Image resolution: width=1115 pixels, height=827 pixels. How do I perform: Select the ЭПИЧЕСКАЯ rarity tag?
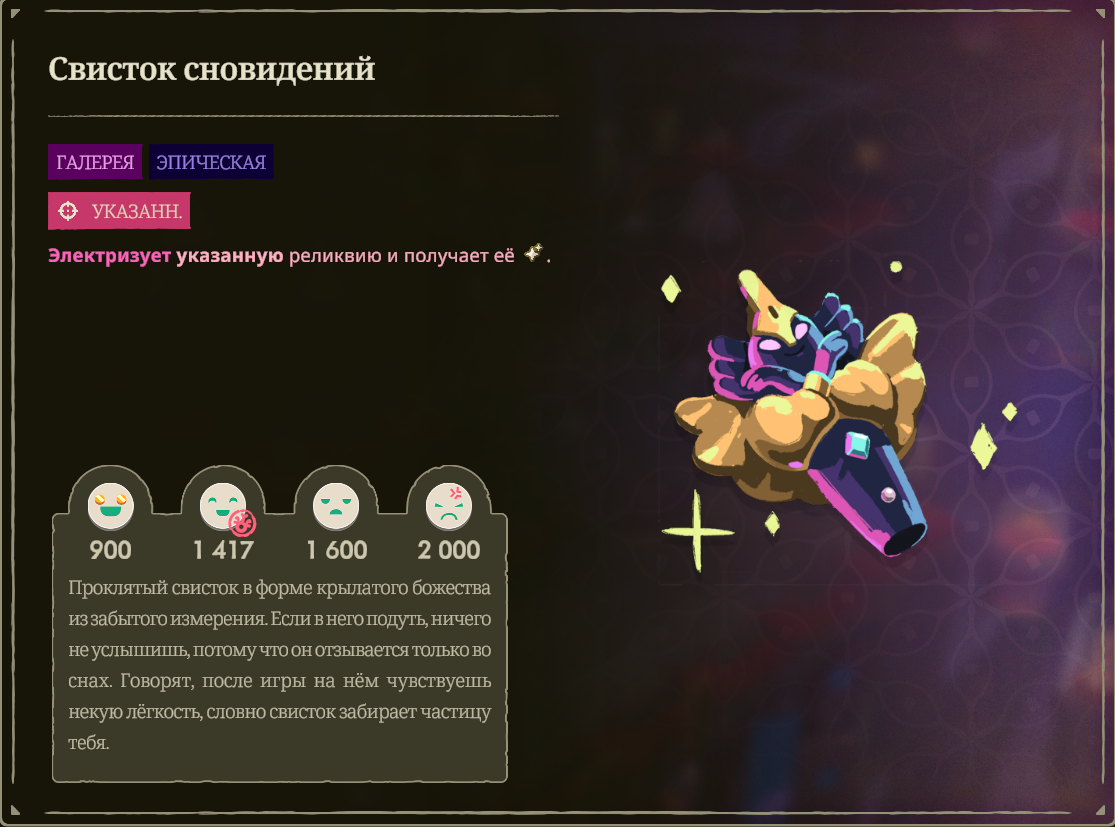211,162
